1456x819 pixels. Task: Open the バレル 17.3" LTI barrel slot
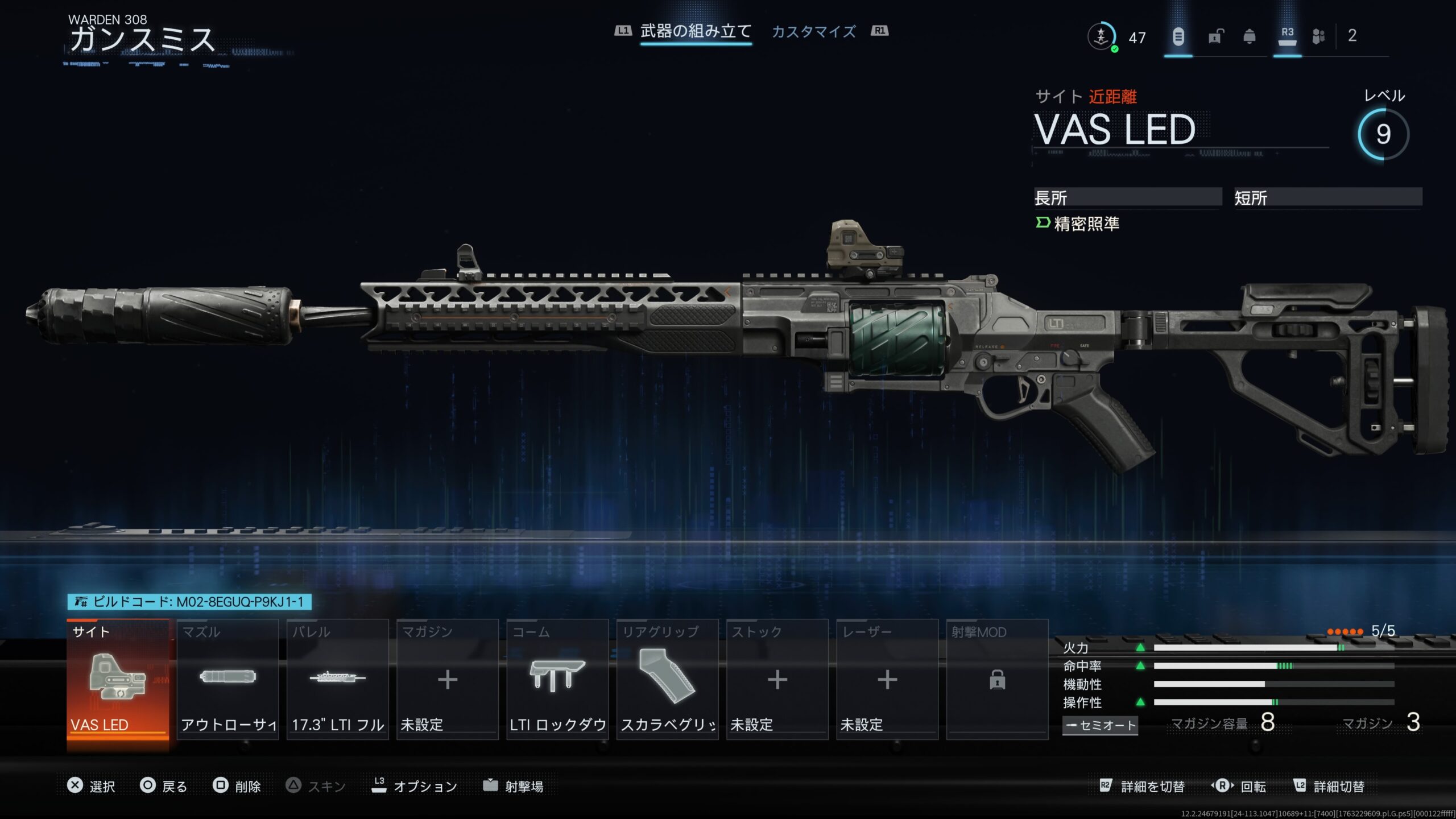click(338, 680)
